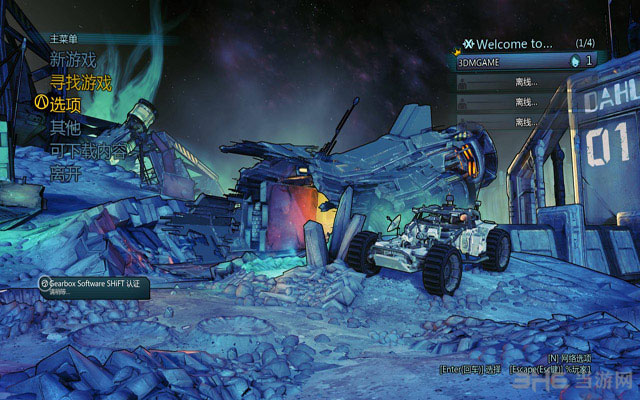Screen dimensions: 640x400
Task: Start a new game with 新游戏
Action: click(72, 60)
